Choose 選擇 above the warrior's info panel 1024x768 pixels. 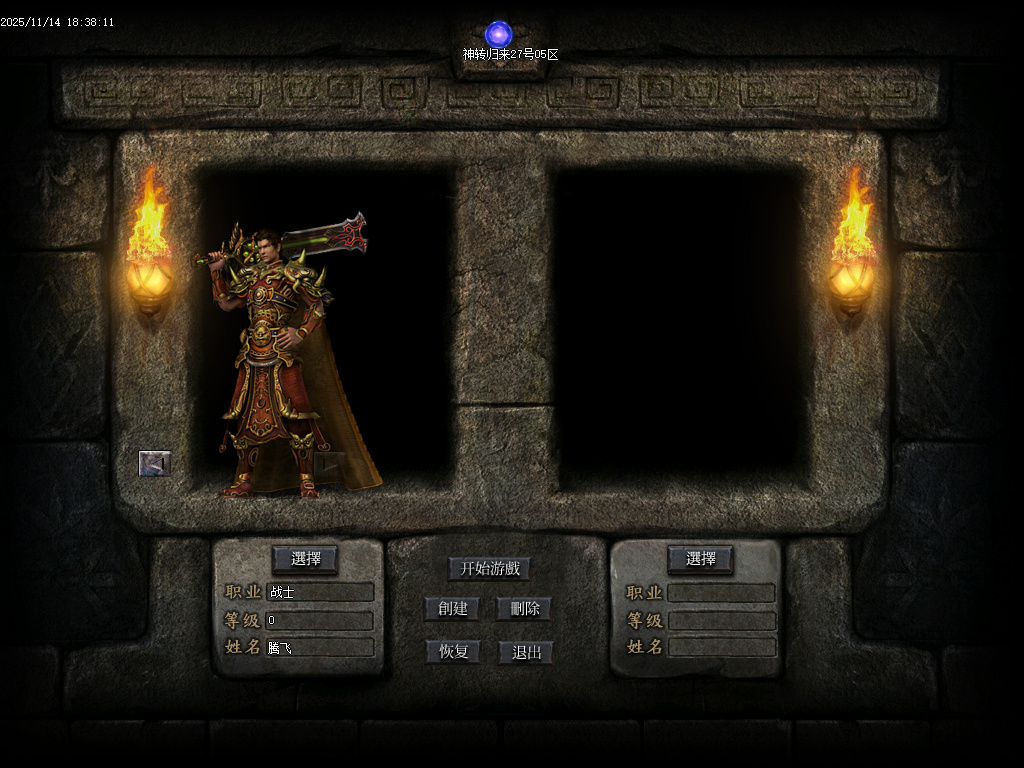pos(305,559)
